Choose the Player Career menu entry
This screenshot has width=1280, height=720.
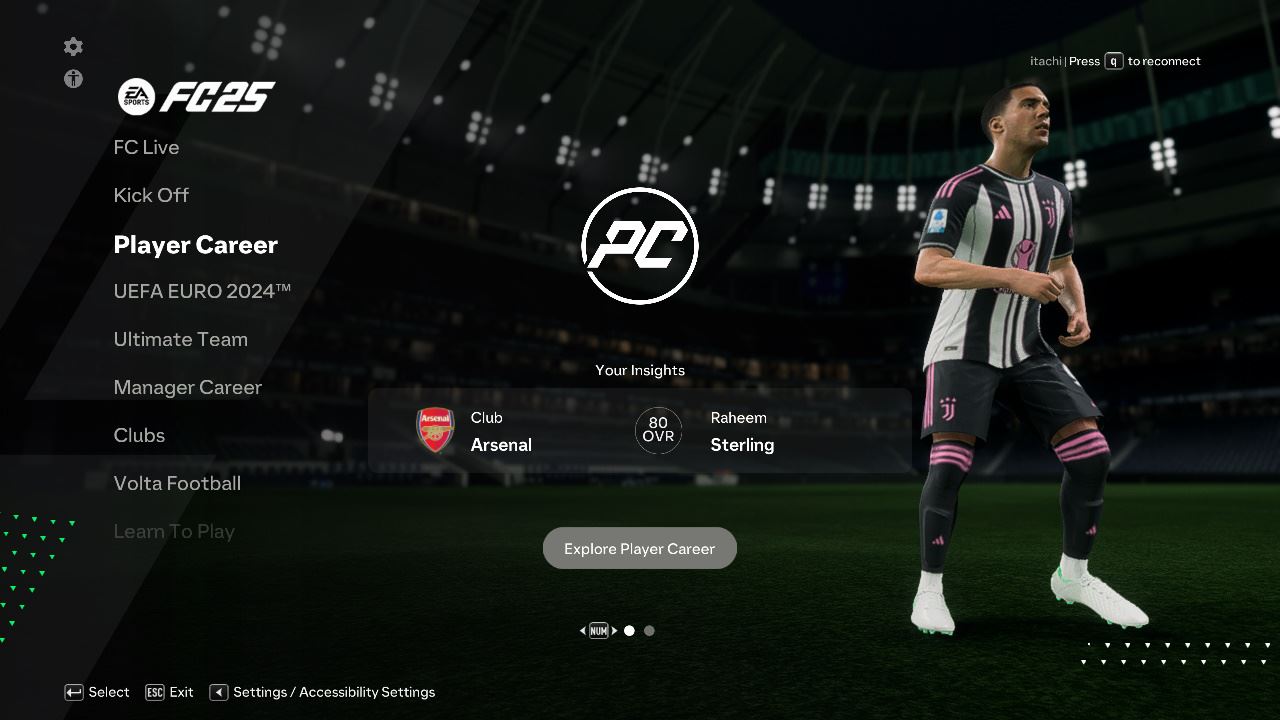click(x=196, y=245)
